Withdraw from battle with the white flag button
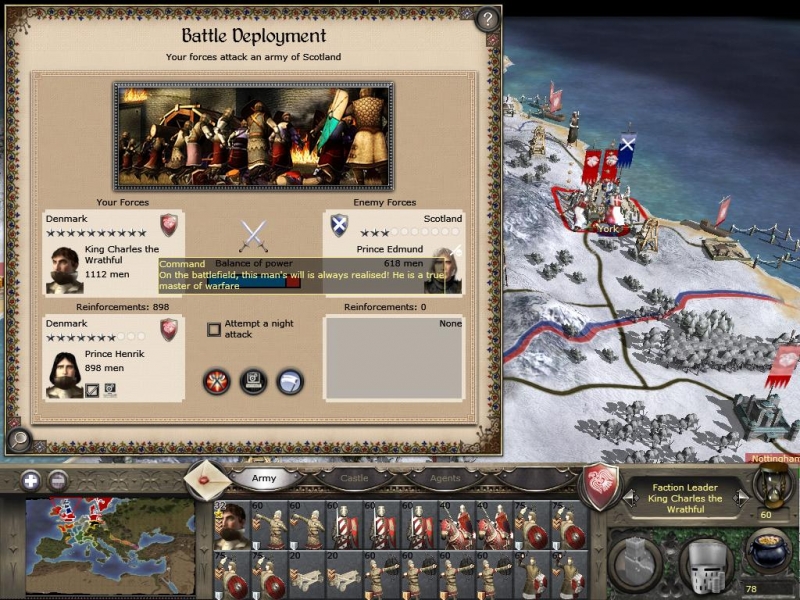The width and height of the screenshot is (800, 600). point(290,382)
